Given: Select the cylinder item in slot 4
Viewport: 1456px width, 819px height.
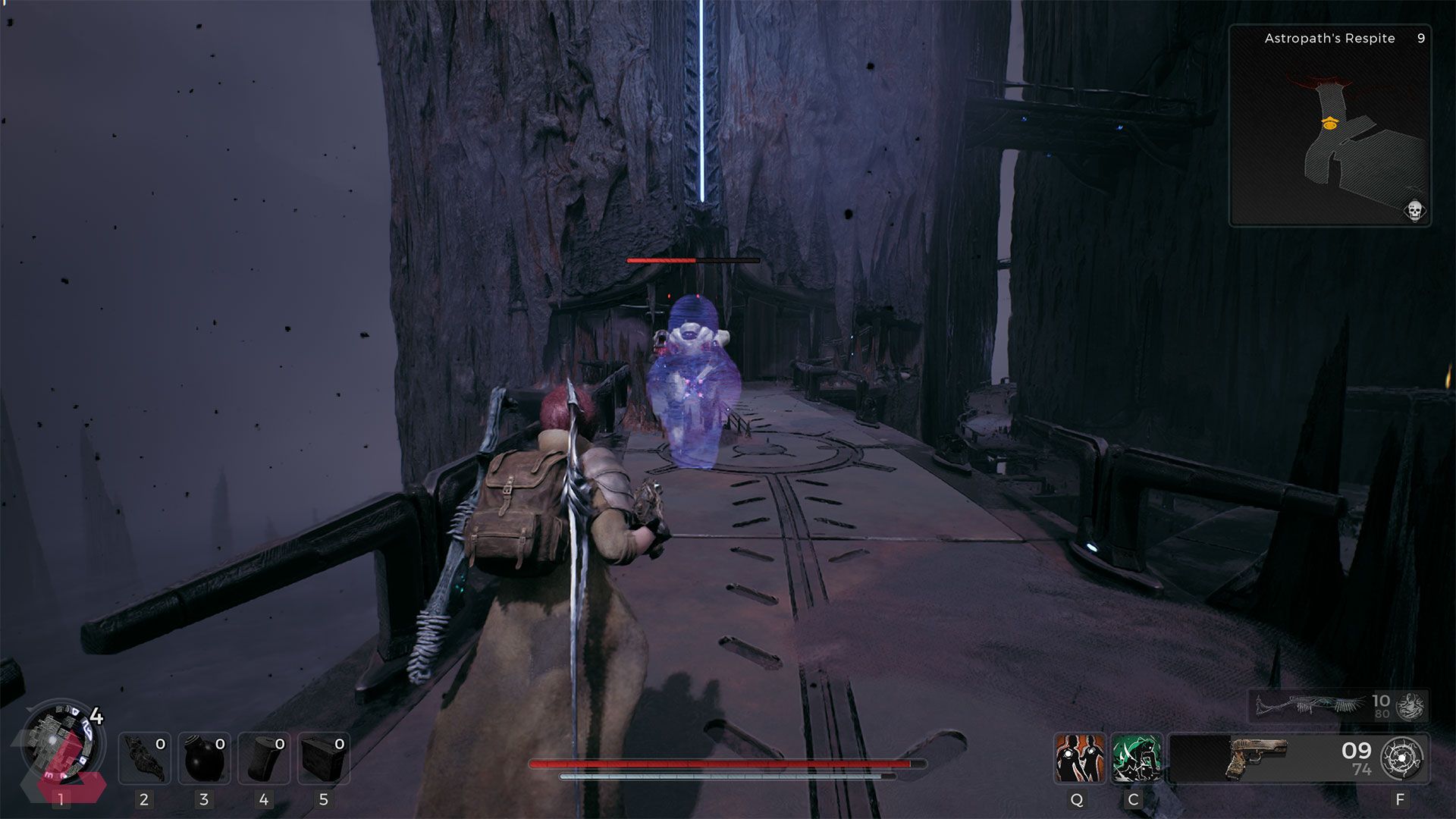Looking at the screenshot, I should (x=263, y=758).
